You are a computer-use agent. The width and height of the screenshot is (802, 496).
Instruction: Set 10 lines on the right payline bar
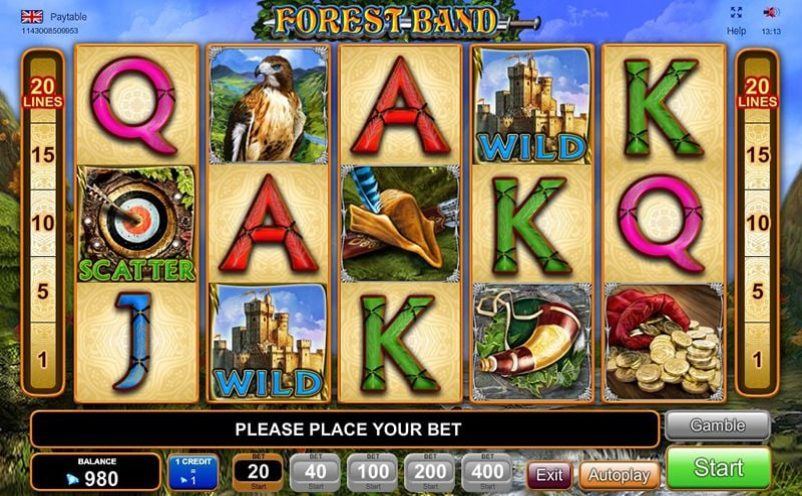(758, 222)
